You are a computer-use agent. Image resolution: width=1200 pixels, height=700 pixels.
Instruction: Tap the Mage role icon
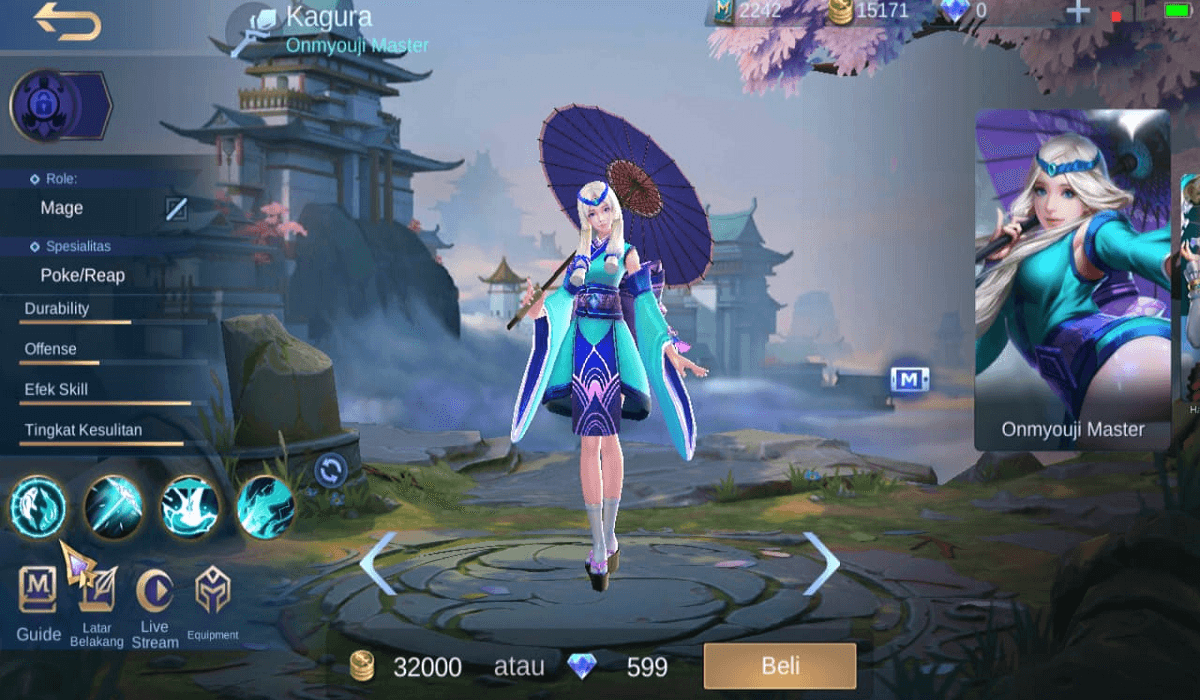click(176, 208)
